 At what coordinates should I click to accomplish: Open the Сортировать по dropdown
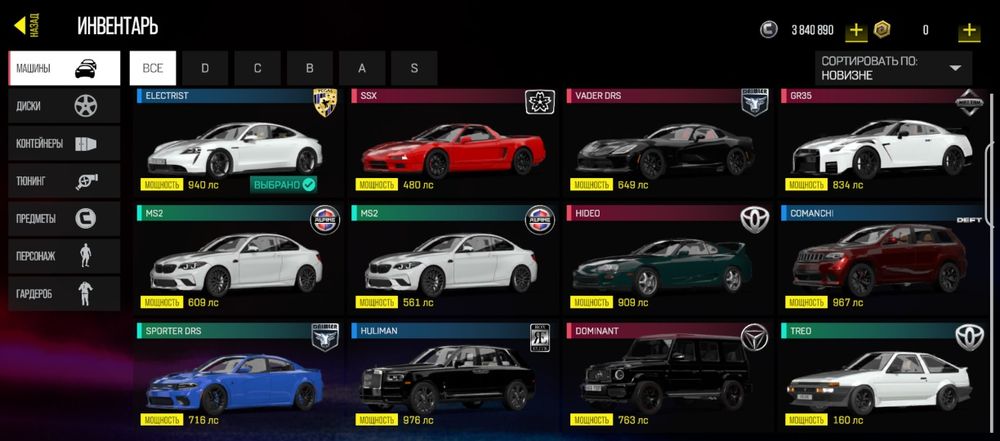[x=893, y=68]
